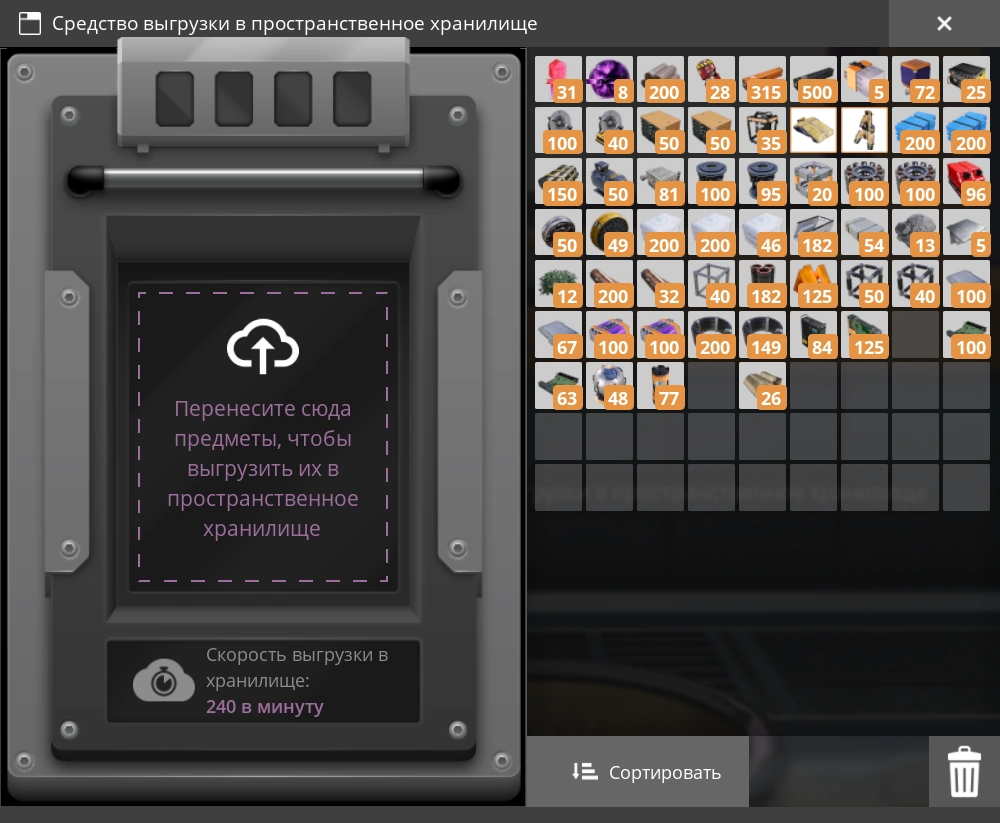Select the gas filter stack of 49
The height and width of the screenshot is (823, 1000).
pyautogui.click(x=609, y=233)
